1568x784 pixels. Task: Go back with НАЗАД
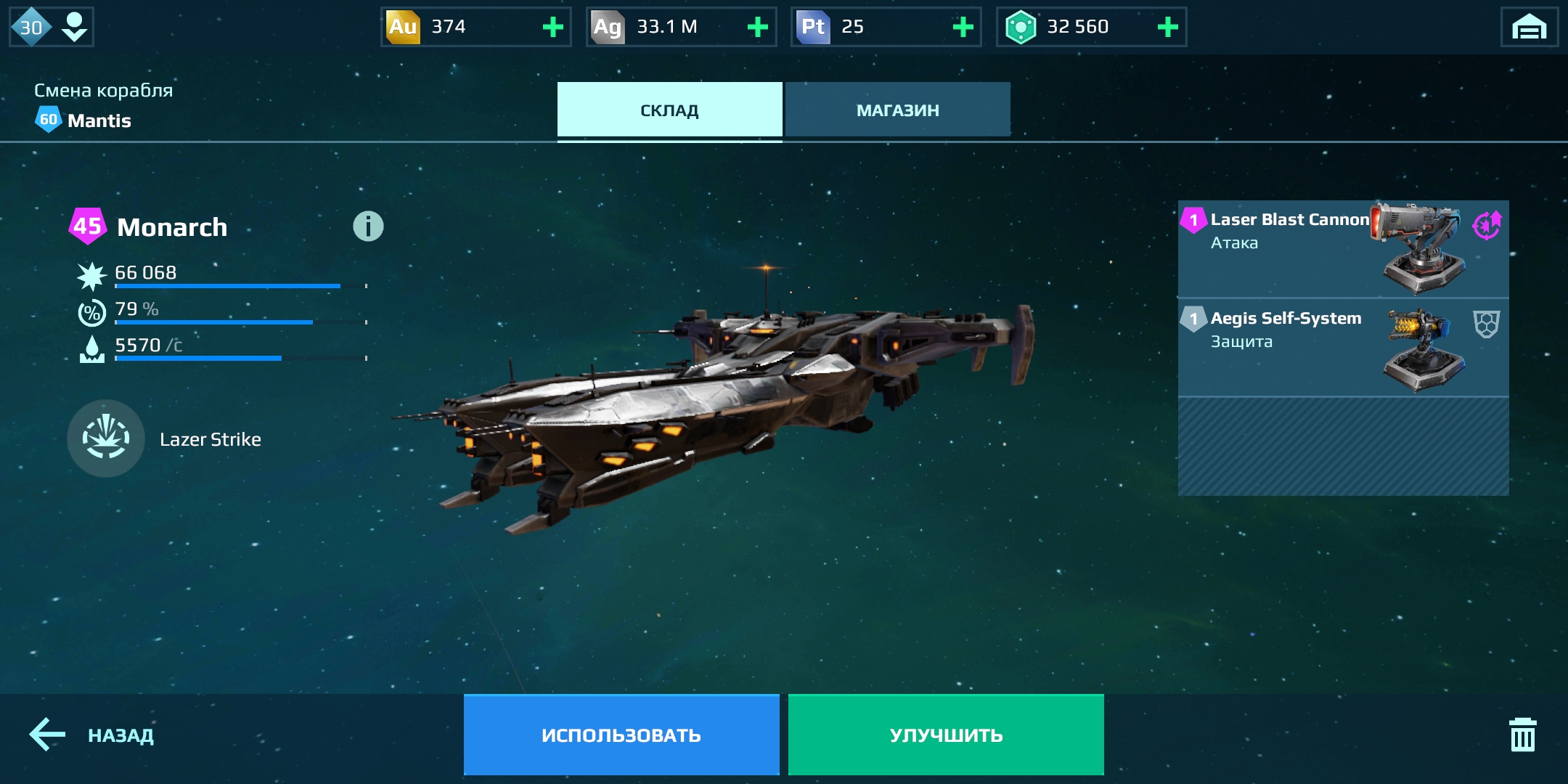coord(92,735)
